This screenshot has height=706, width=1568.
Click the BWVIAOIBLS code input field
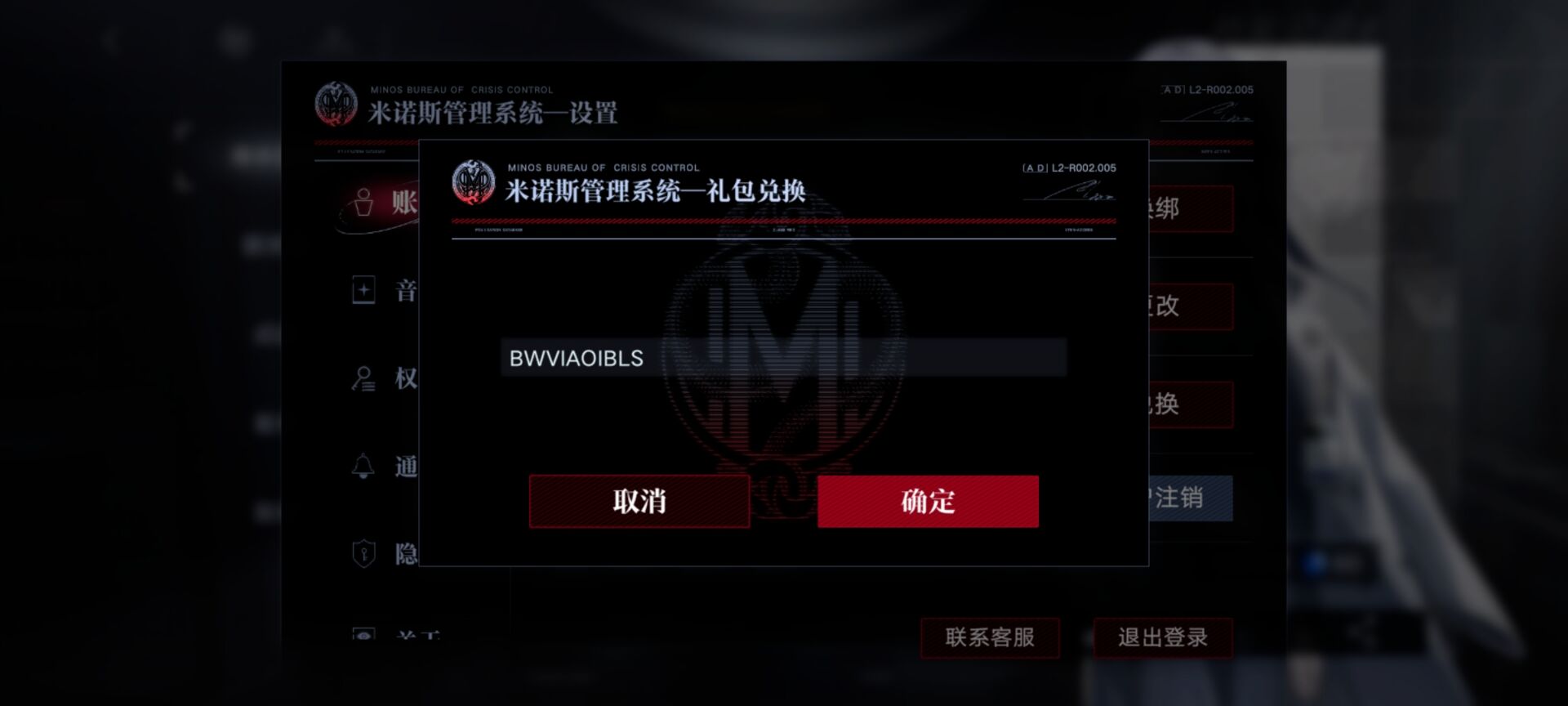(x=784, y=357)
